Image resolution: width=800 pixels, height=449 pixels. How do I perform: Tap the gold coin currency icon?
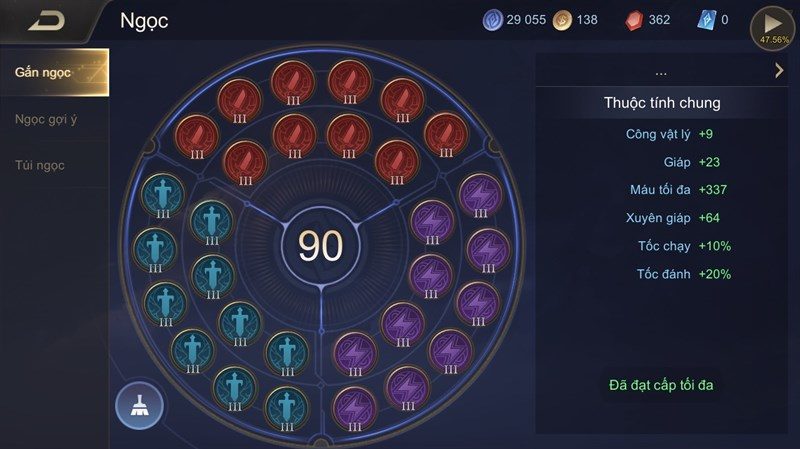click(x=563, y=20)
